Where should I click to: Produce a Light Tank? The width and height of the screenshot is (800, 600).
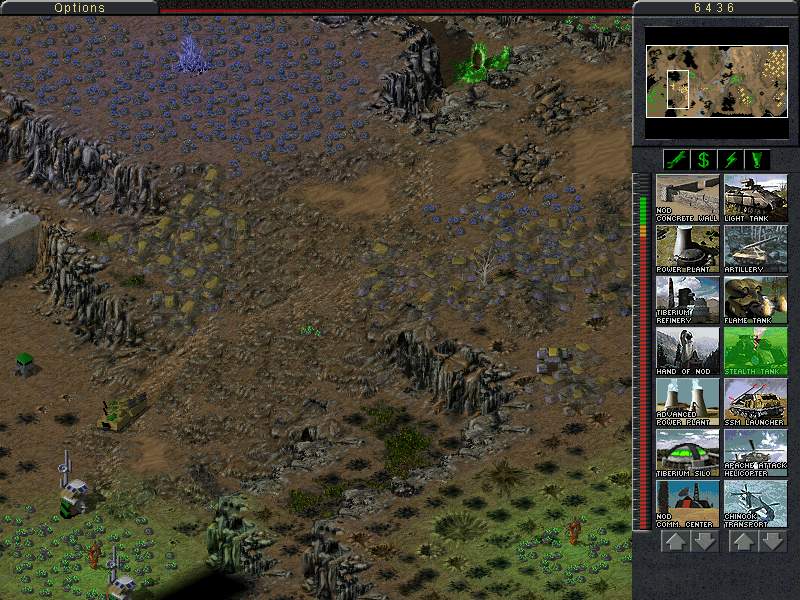tap(755, 197)
